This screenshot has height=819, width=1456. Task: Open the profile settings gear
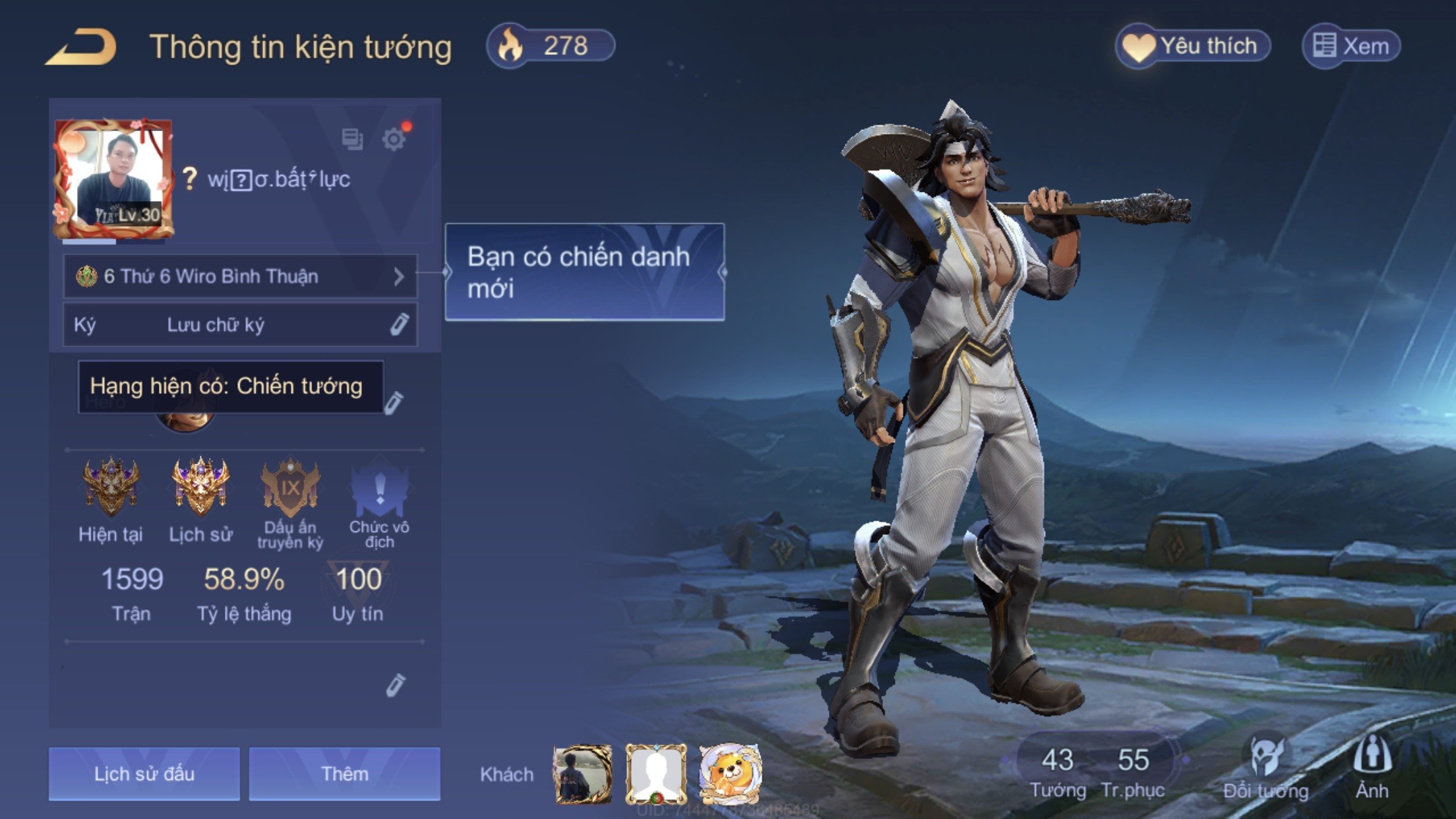point(394,139)
